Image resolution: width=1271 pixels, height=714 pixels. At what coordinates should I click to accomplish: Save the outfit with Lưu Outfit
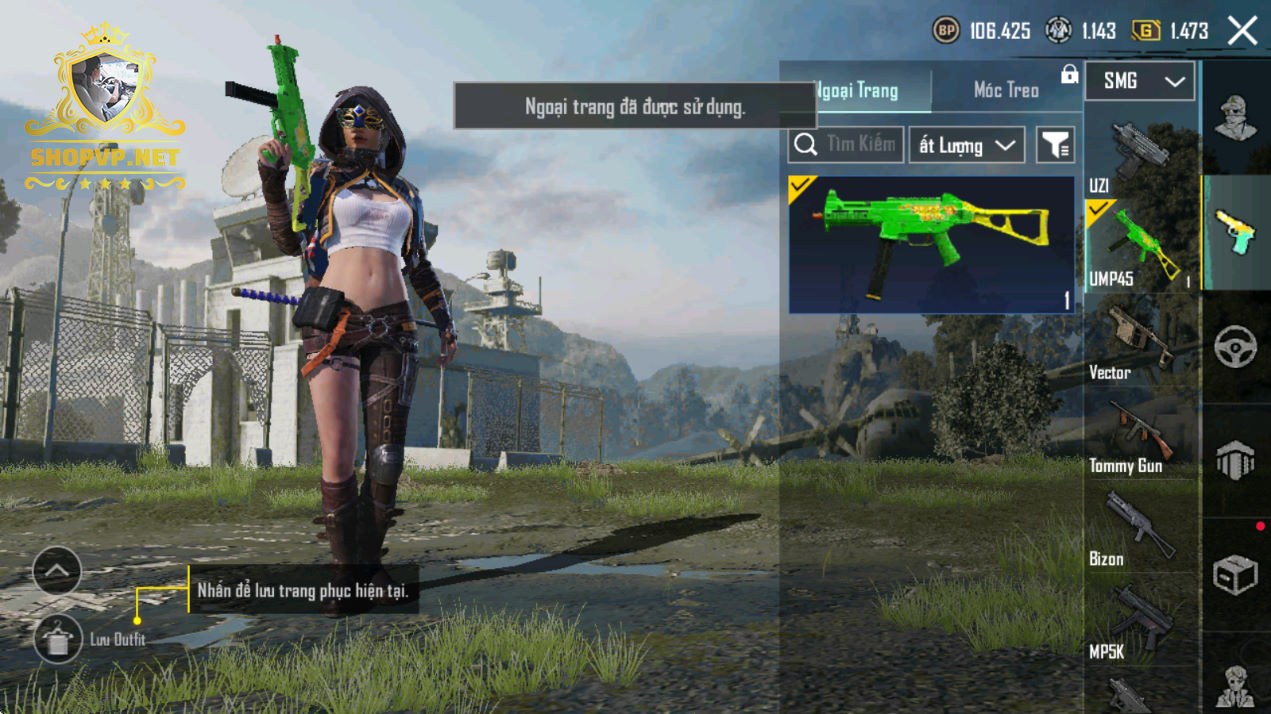[58, 639]
